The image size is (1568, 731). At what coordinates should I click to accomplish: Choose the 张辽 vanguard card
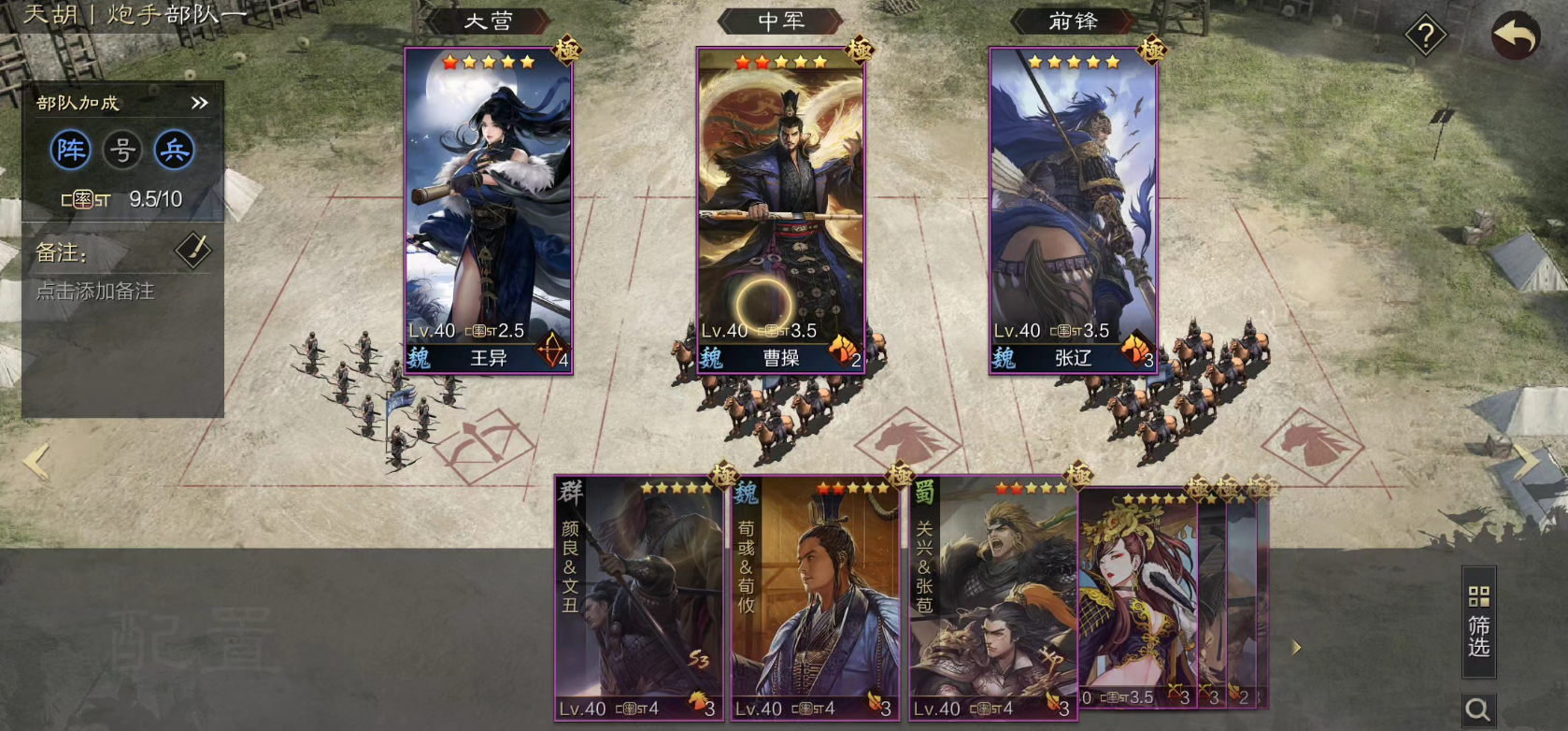(1073, 210)
